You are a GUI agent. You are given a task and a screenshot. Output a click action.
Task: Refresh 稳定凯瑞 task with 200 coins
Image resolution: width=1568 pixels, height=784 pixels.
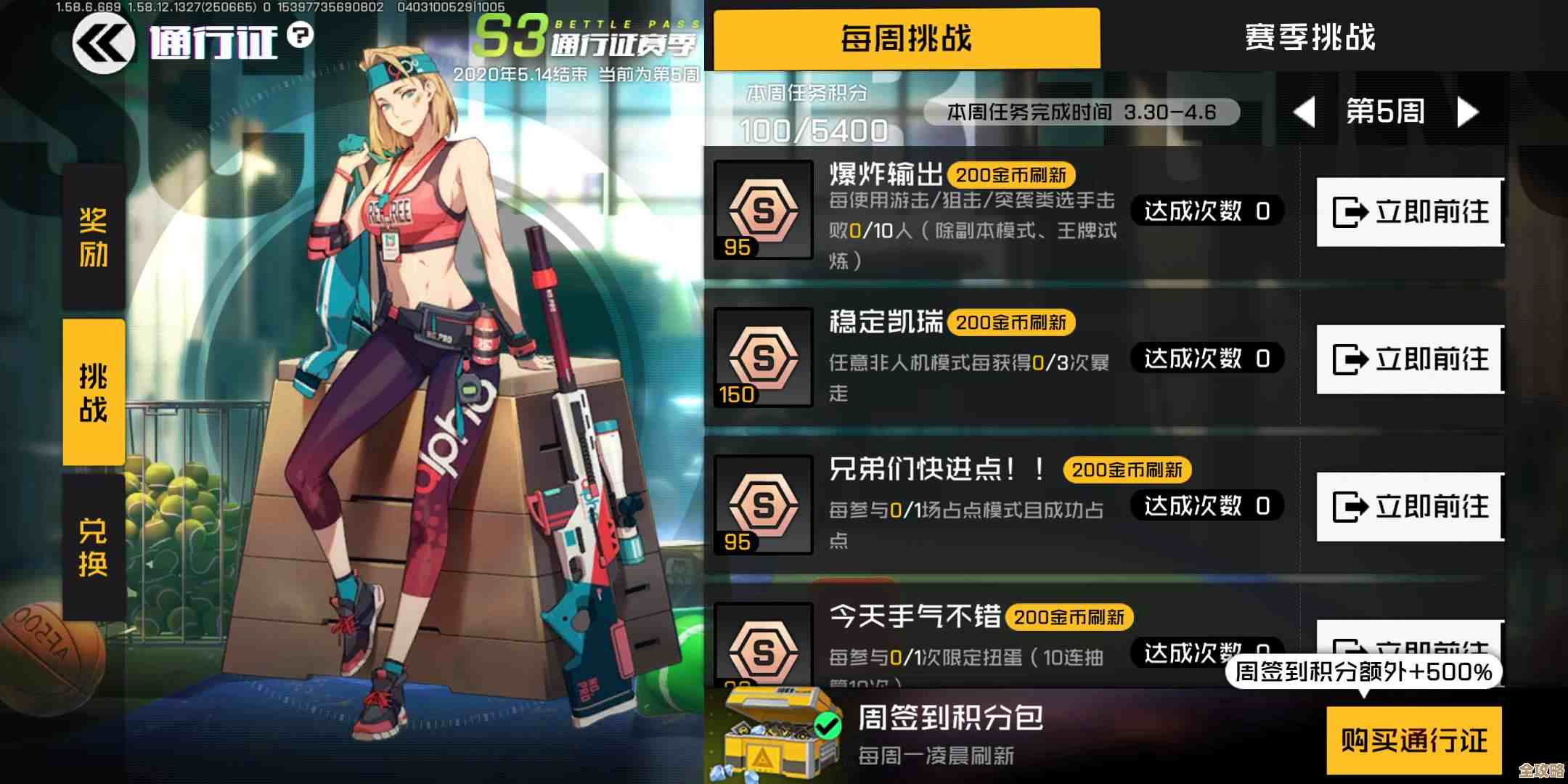point(1012,322)
